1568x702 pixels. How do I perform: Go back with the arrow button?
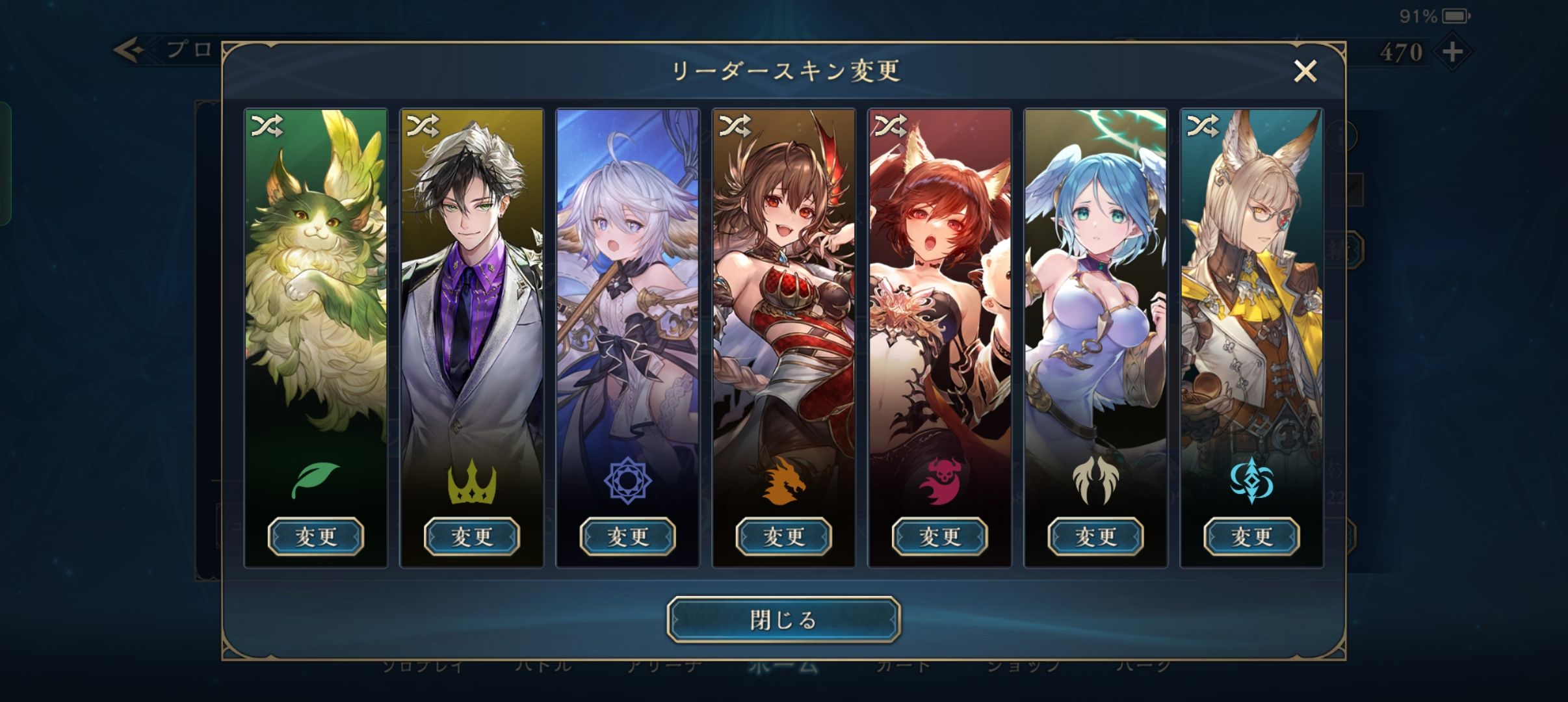coord(129,50)
